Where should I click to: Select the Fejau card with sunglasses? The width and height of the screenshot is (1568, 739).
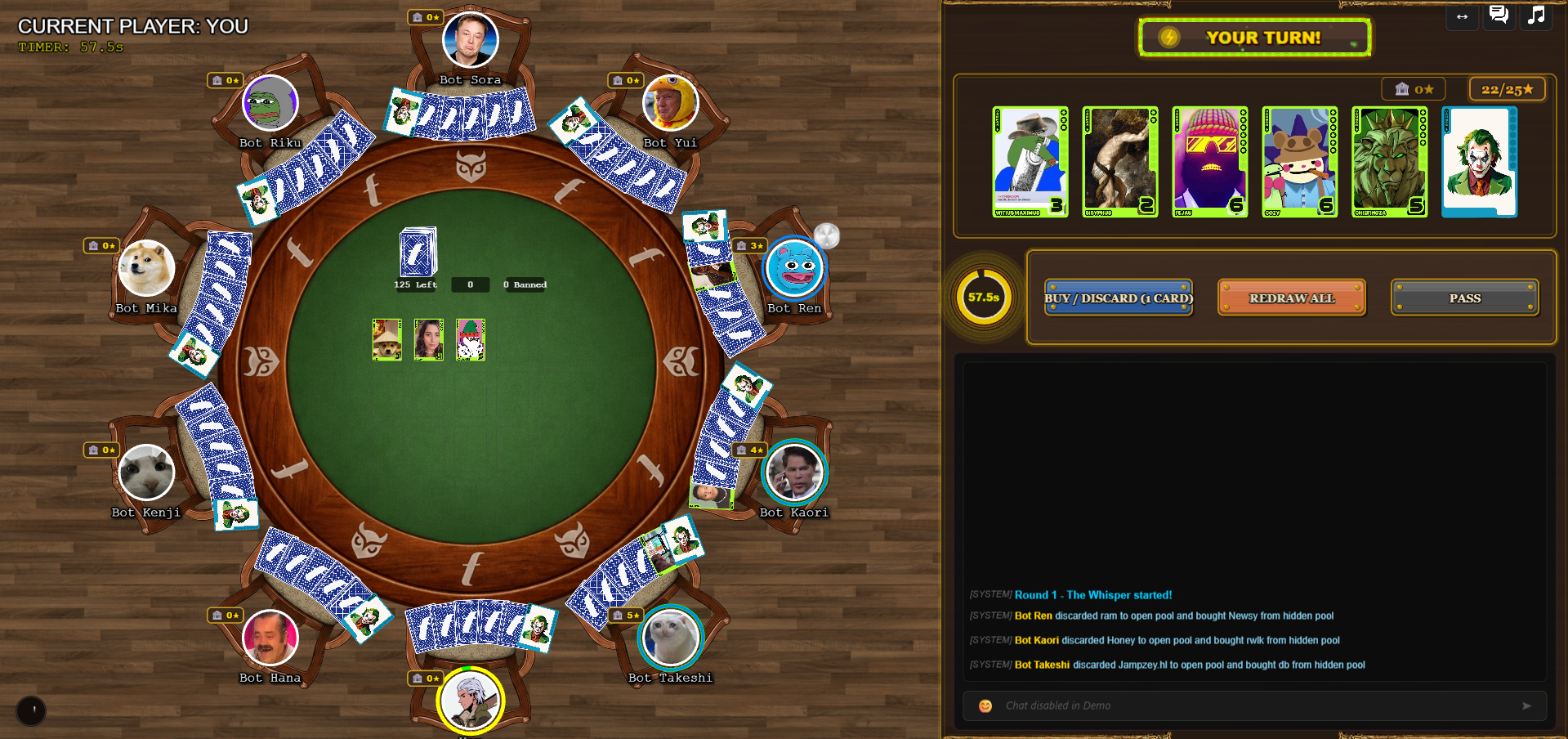click(1209, 162)
